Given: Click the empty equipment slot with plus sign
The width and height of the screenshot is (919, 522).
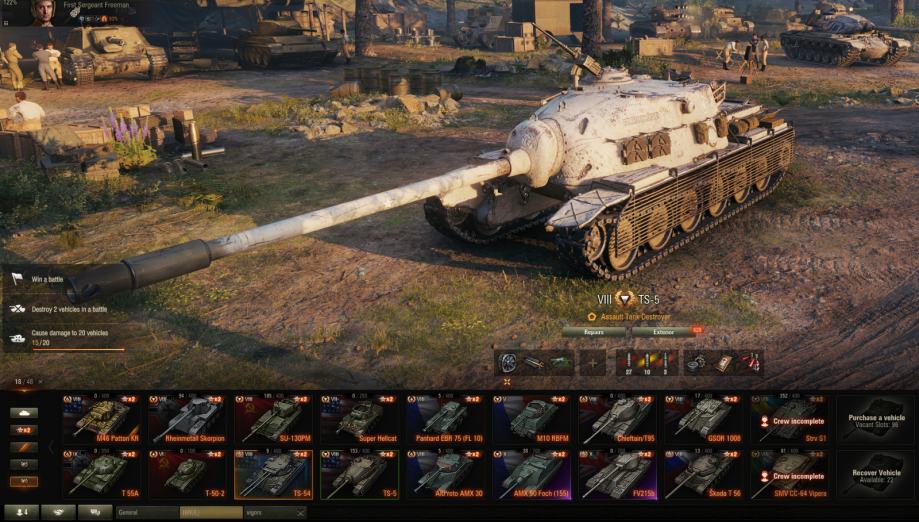Looking at the screenshot, I should [x=593, y=362].
